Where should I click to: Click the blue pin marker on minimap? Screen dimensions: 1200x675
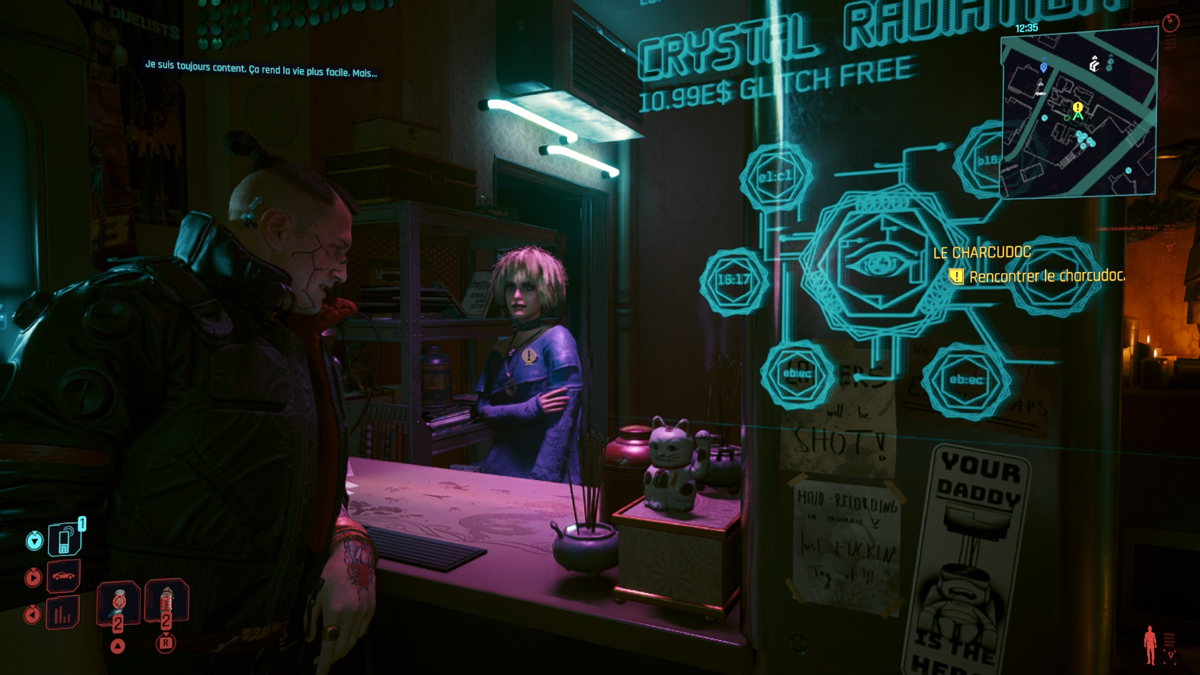[1043, 68]
